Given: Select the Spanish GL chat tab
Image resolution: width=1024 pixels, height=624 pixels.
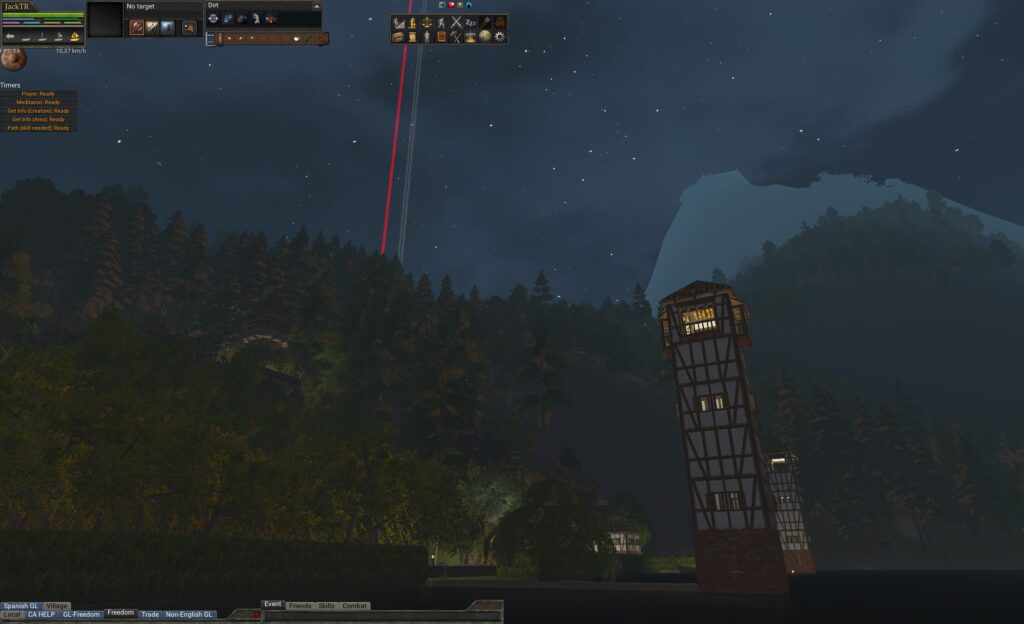Looking at the screenshot, I should pos(20,606).
